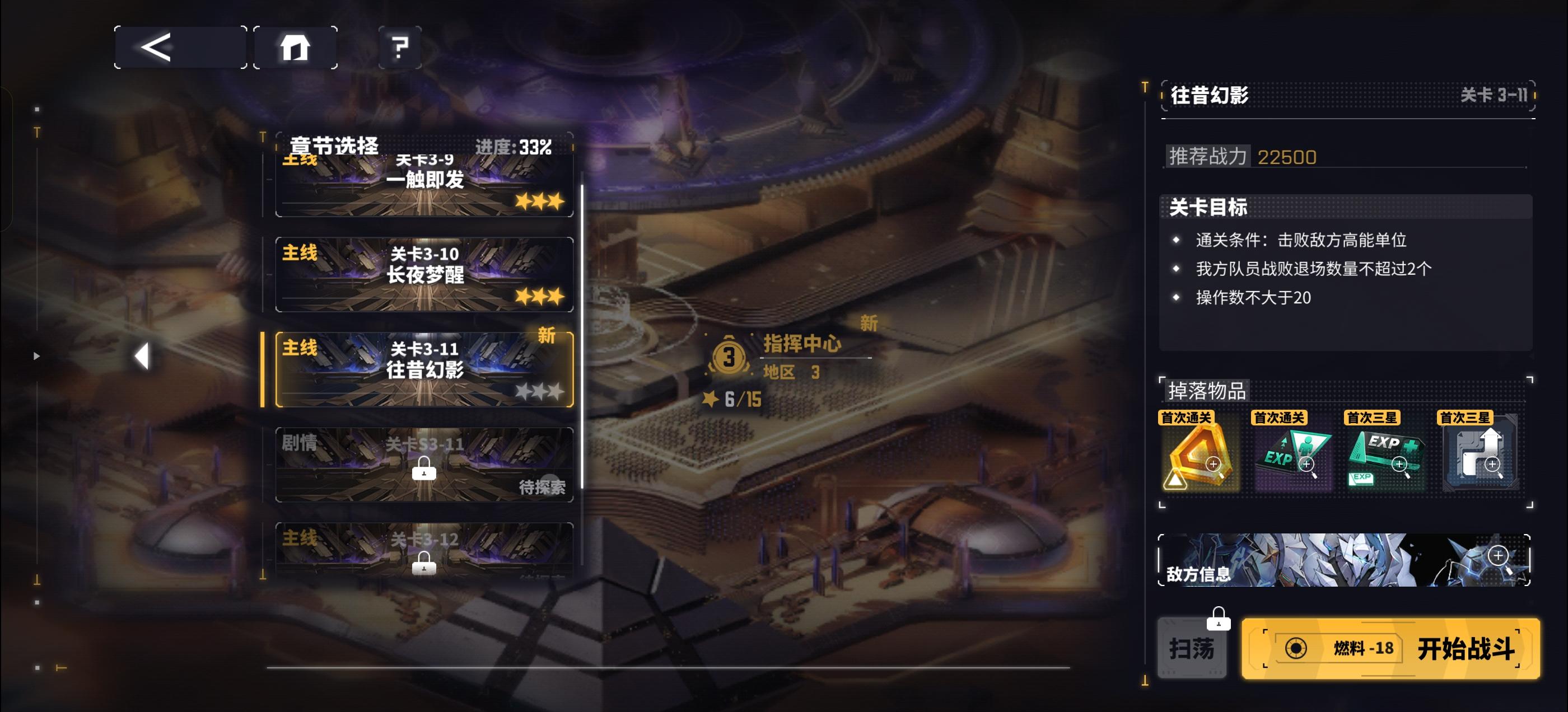Open the help question mark icon
The width and height of the screenshot is (1568, 712).
(x=398, y=47)
